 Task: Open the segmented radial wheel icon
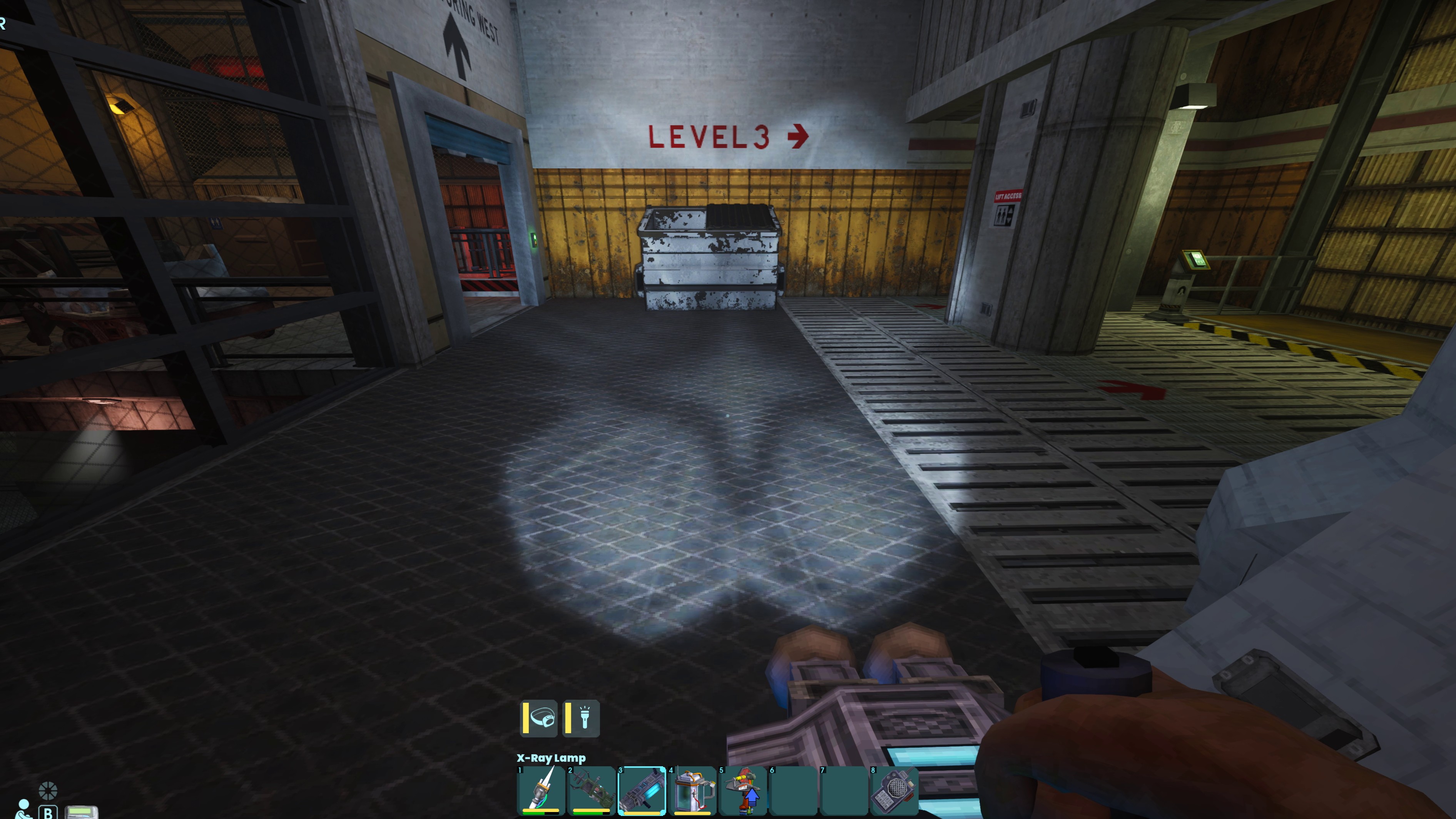48,790
